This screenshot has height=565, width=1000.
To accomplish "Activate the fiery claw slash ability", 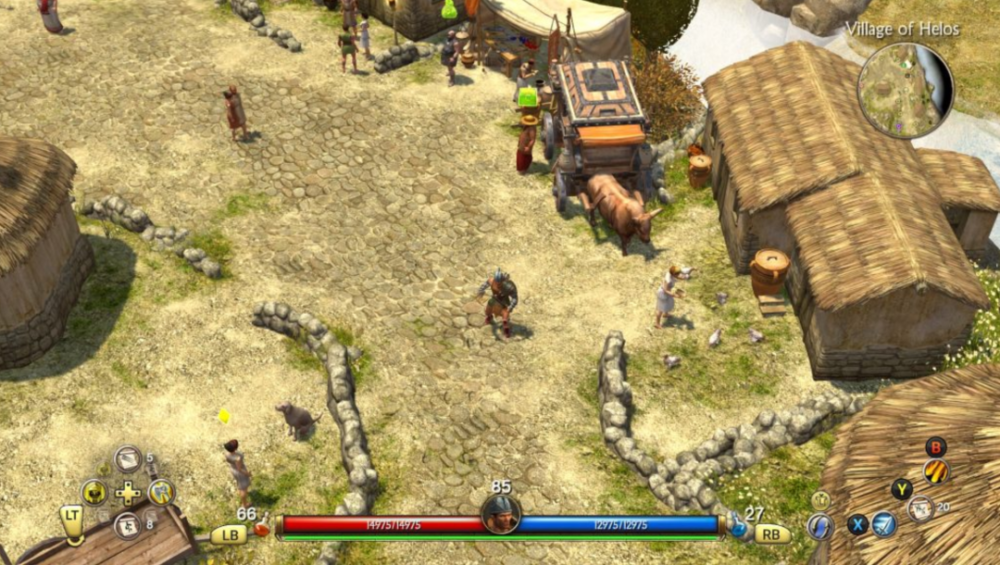I will point(936,471).
